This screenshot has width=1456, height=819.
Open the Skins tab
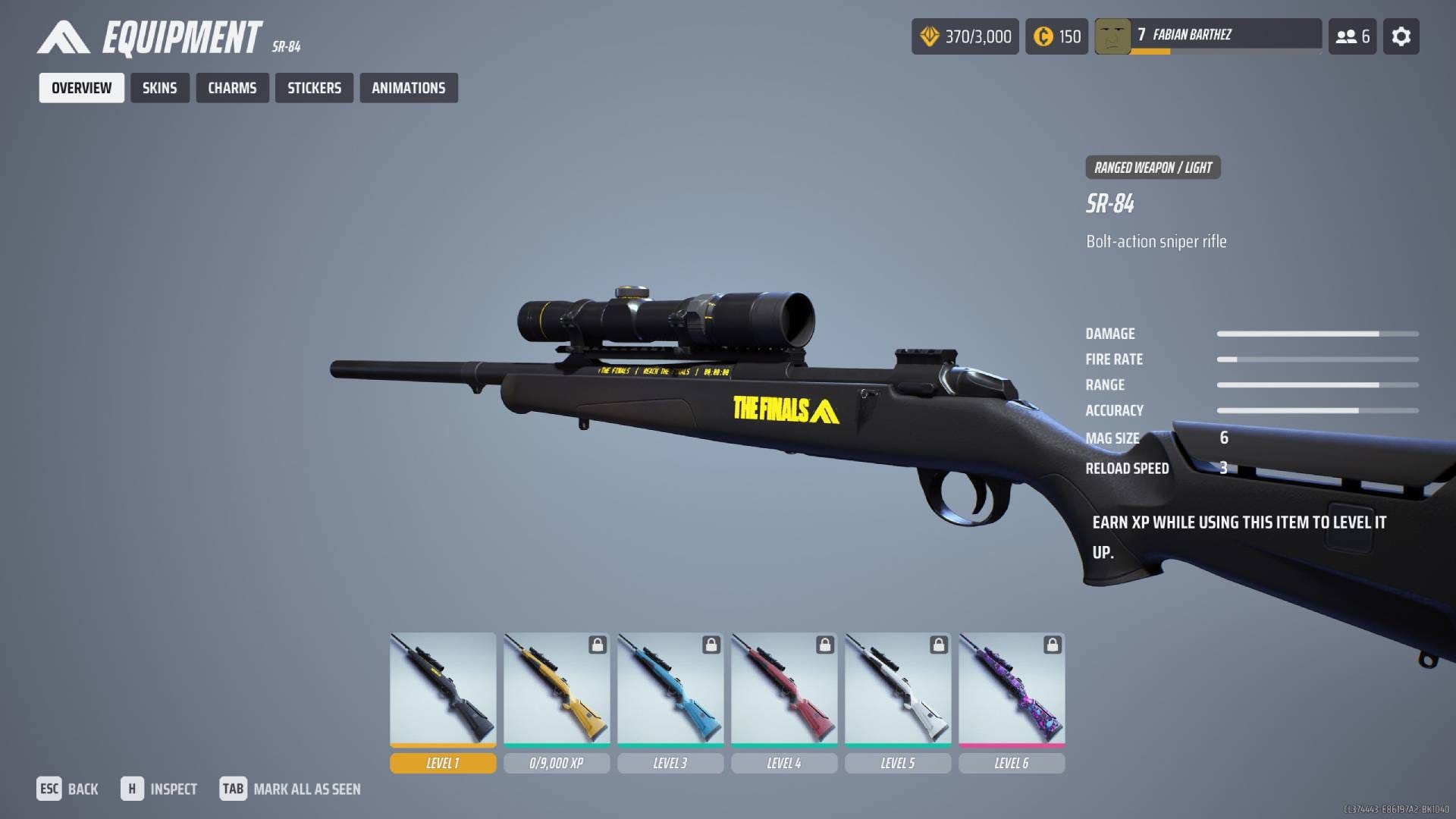point(159,88)
